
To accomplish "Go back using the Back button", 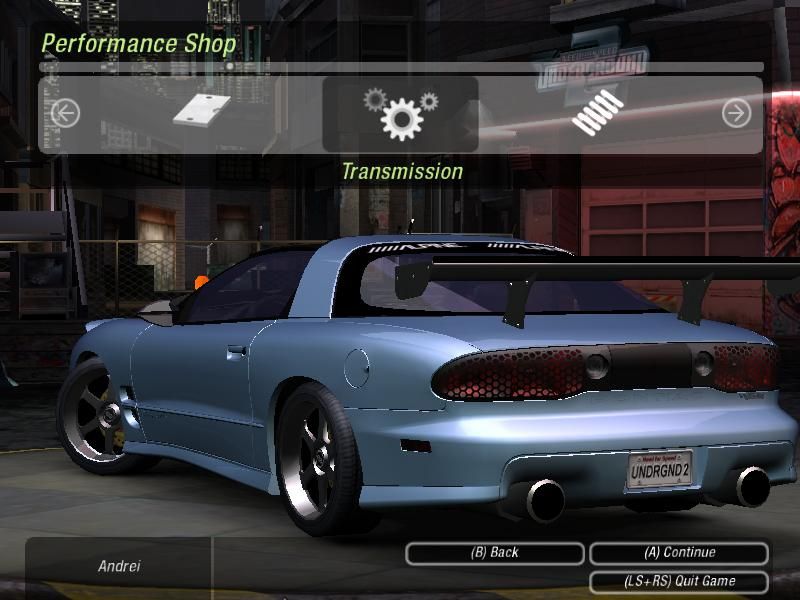I will [494, 553].
